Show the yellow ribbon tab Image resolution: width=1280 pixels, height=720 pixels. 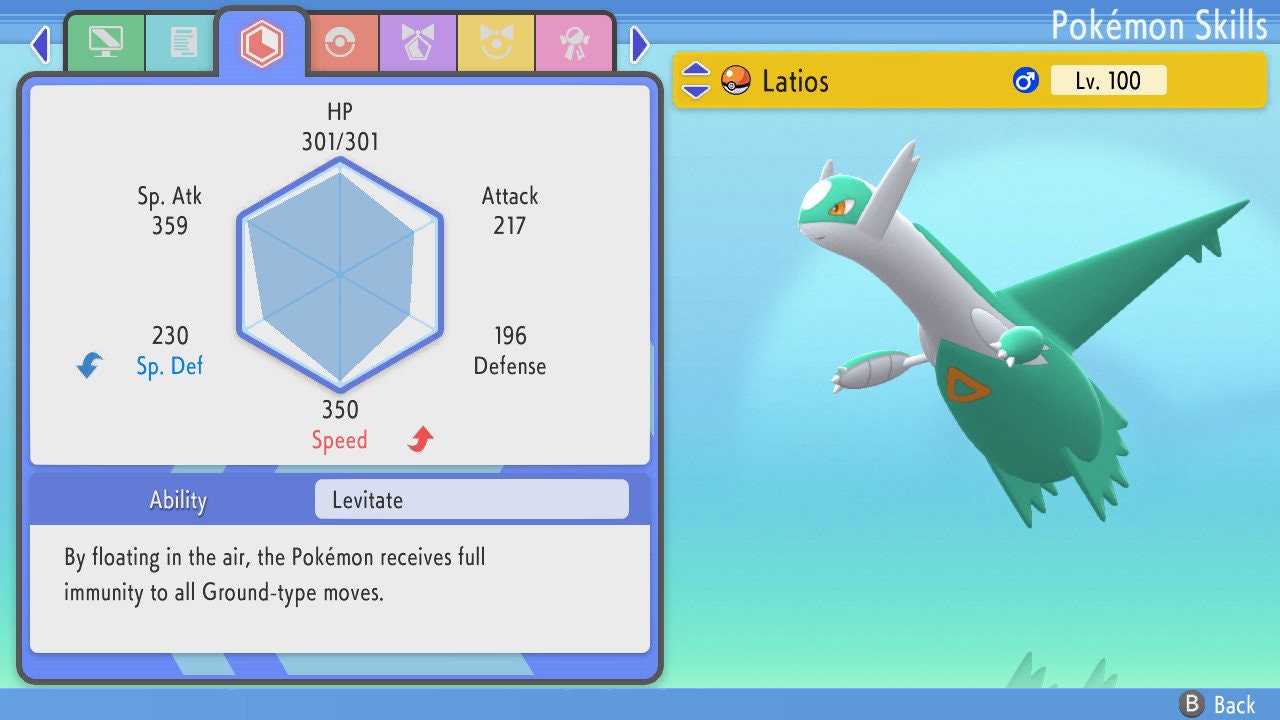(x=496, y=43)
